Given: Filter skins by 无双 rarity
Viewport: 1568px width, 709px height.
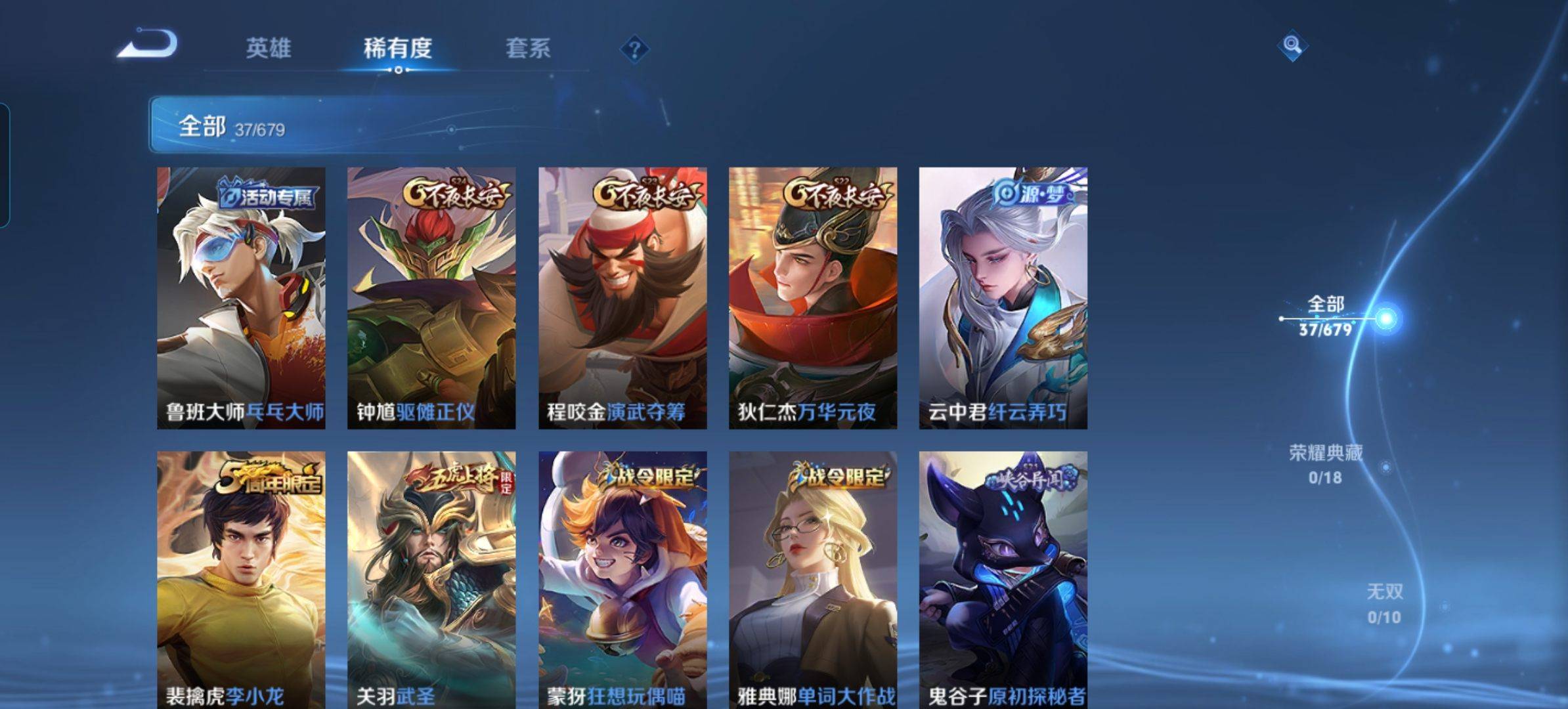Looking at the screenshot, I should click(1384, 604).
